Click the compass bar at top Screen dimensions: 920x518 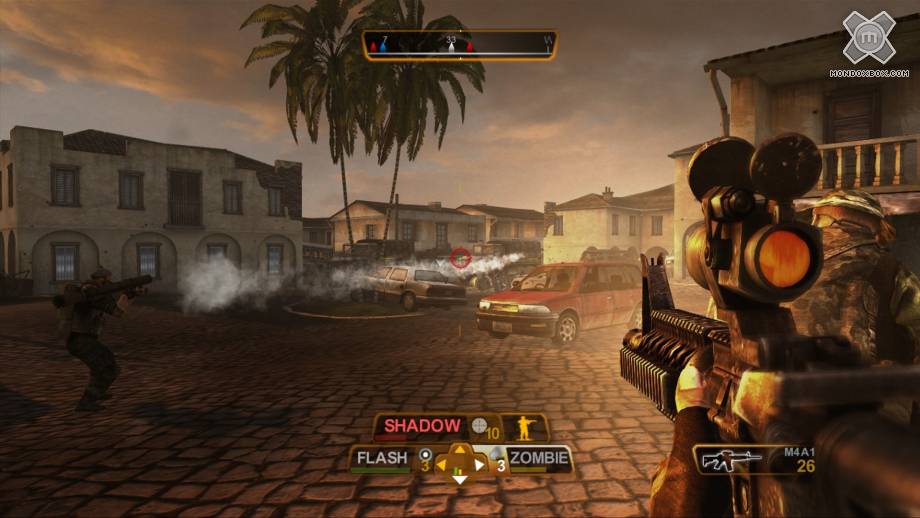pyautogui.click(x=460, y=45)
